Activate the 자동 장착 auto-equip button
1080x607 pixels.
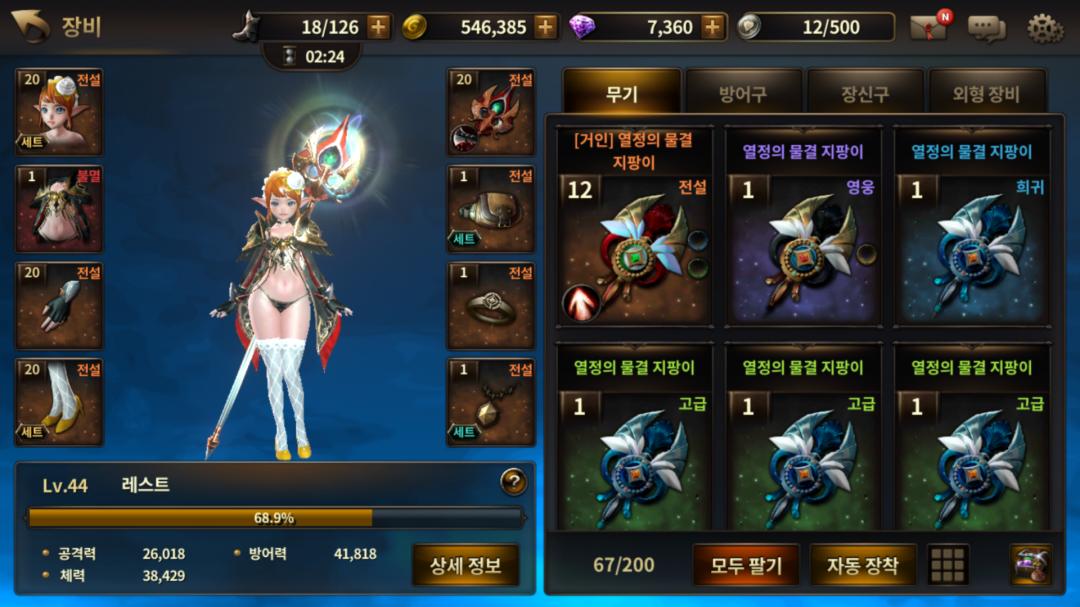[862, 565]
